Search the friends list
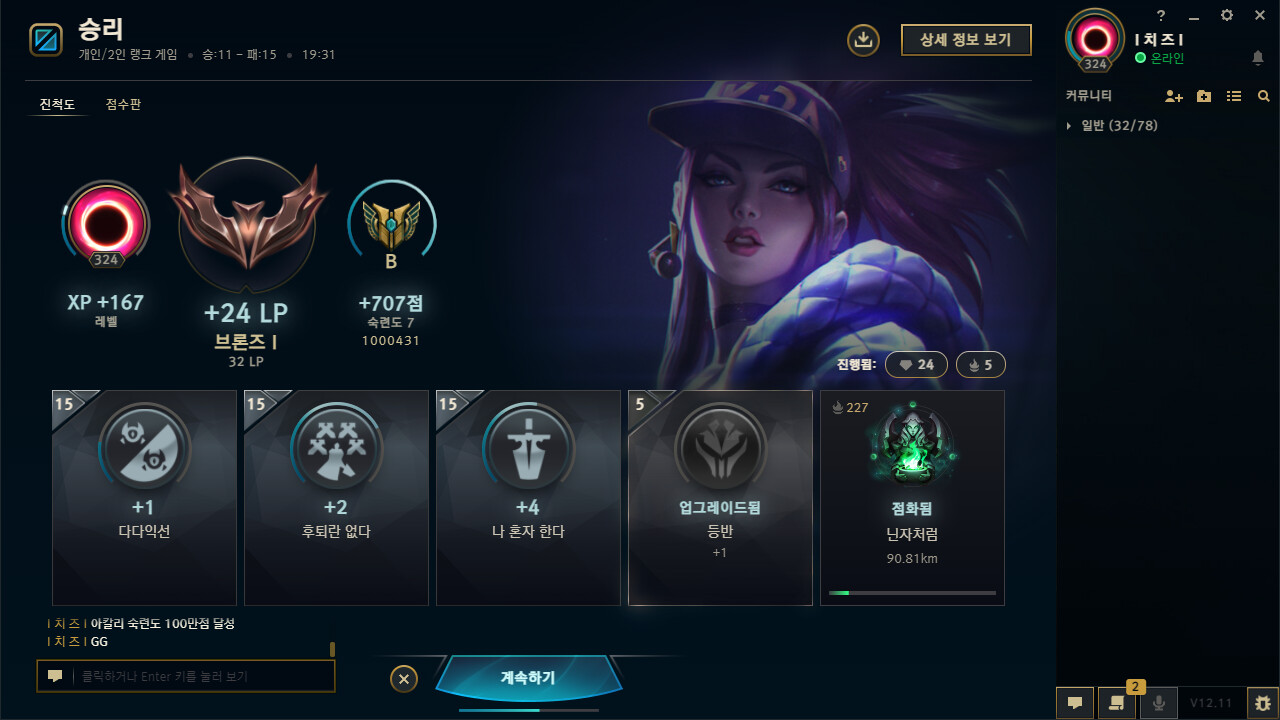This screenshot has width=1280, height=720. (1264, 96)
